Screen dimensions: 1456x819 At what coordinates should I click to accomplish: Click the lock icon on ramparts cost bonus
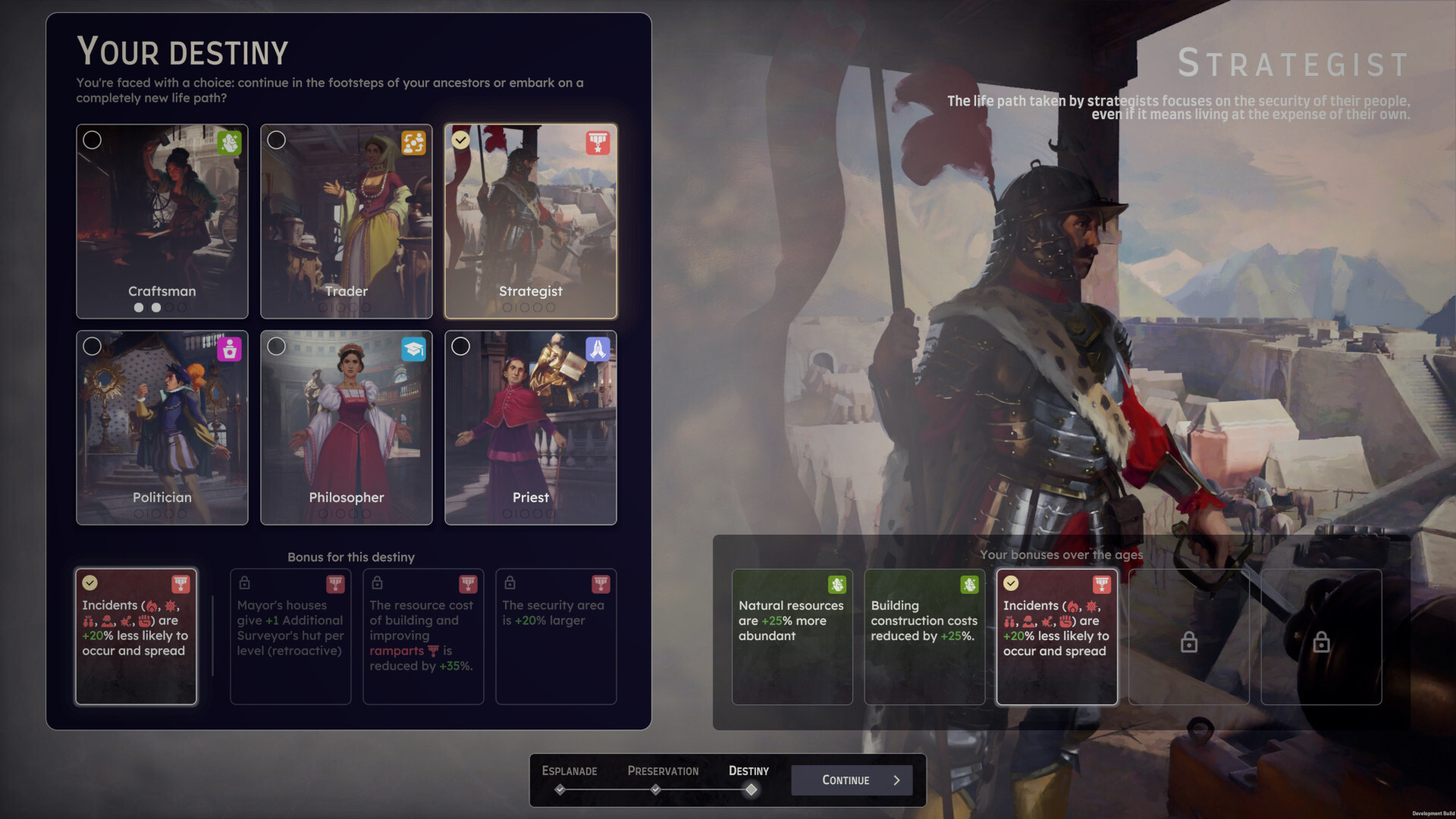pos(377,583)
